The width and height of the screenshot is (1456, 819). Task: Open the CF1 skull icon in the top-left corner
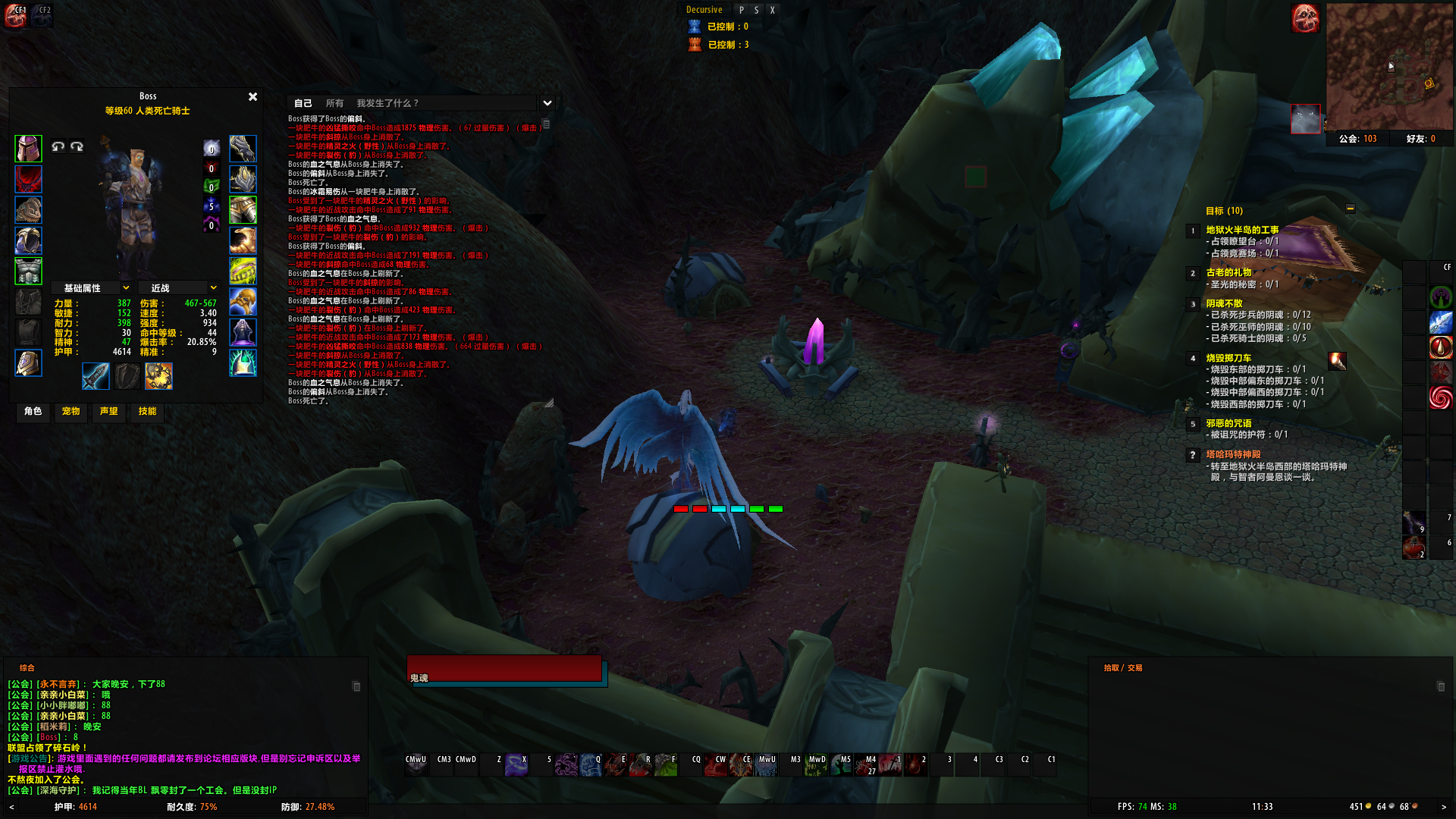tap(14, 17)
